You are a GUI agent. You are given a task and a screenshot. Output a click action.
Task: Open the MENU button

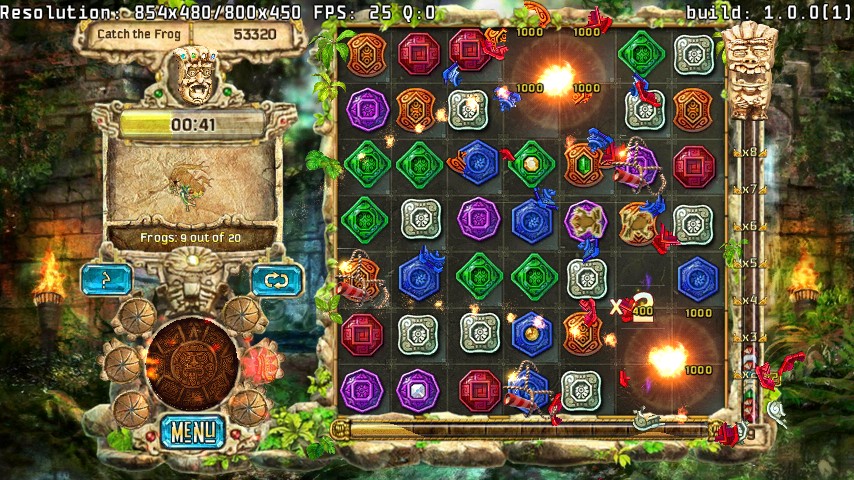point(193,432)
